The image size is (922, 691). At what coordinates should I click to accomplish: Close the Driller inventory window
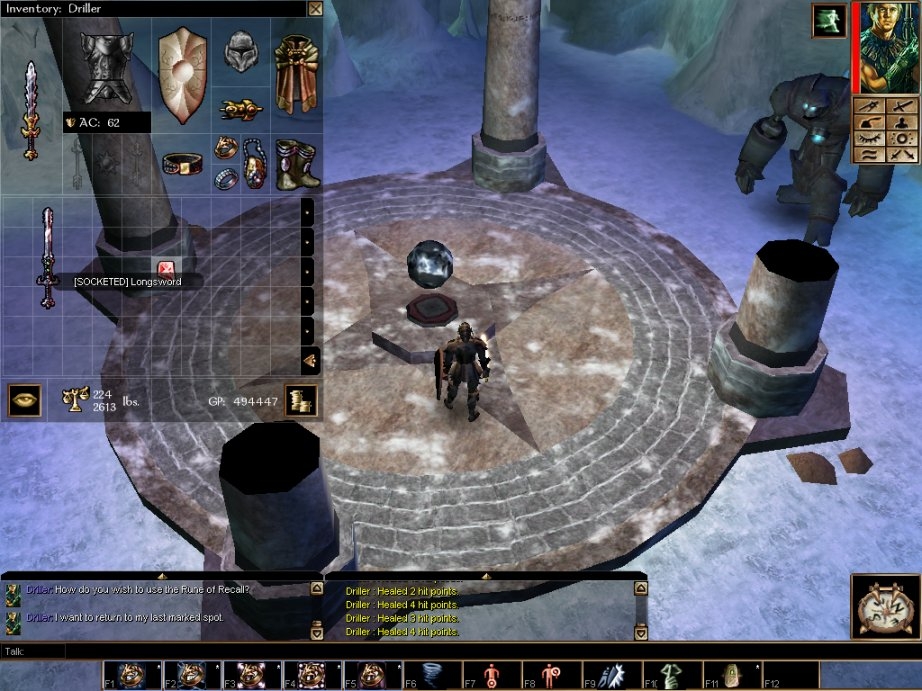click(x=315, y=9)
